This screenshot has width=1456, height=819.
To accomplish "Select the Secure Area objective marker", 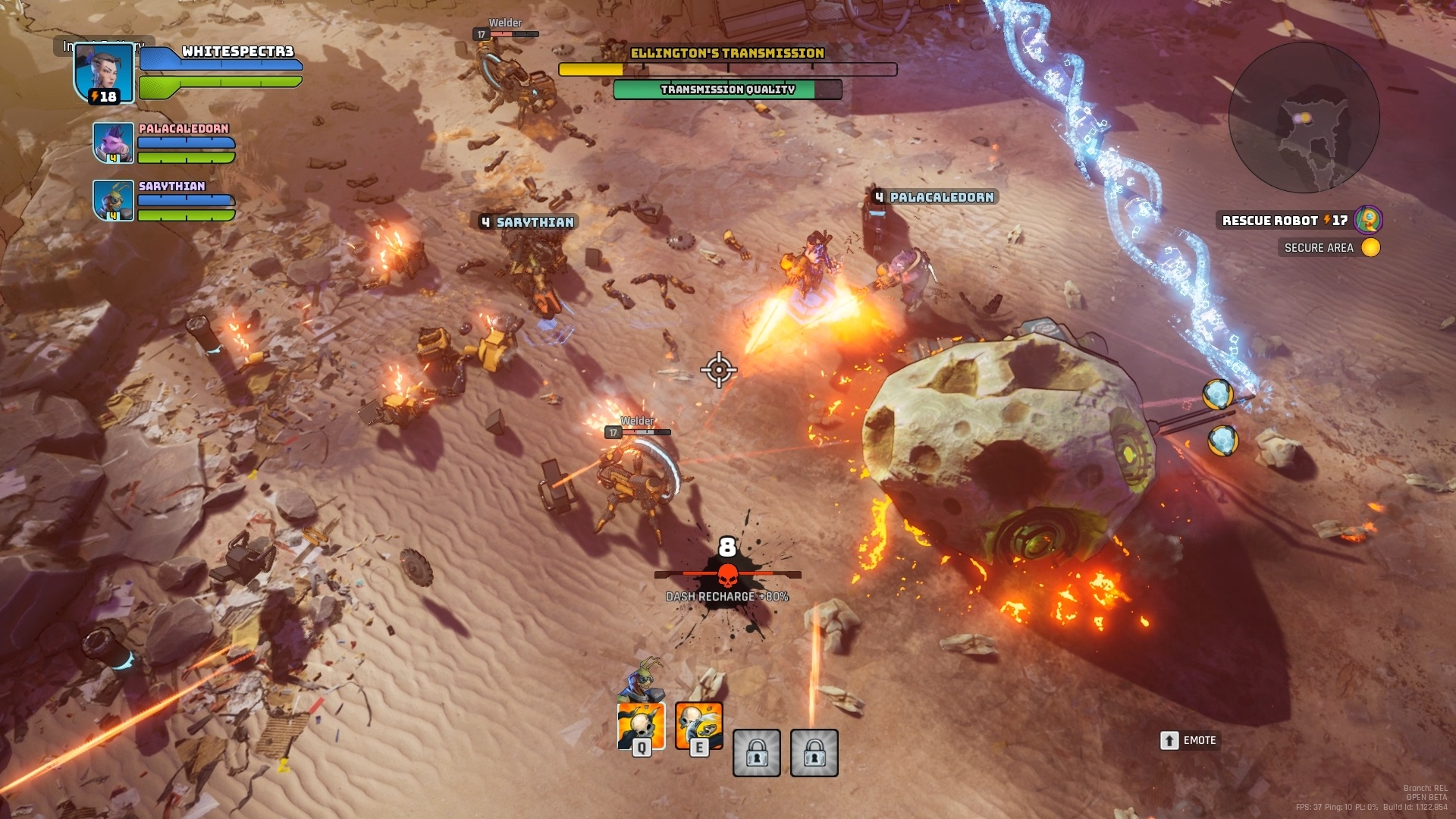I will (x=1370, y=247).
